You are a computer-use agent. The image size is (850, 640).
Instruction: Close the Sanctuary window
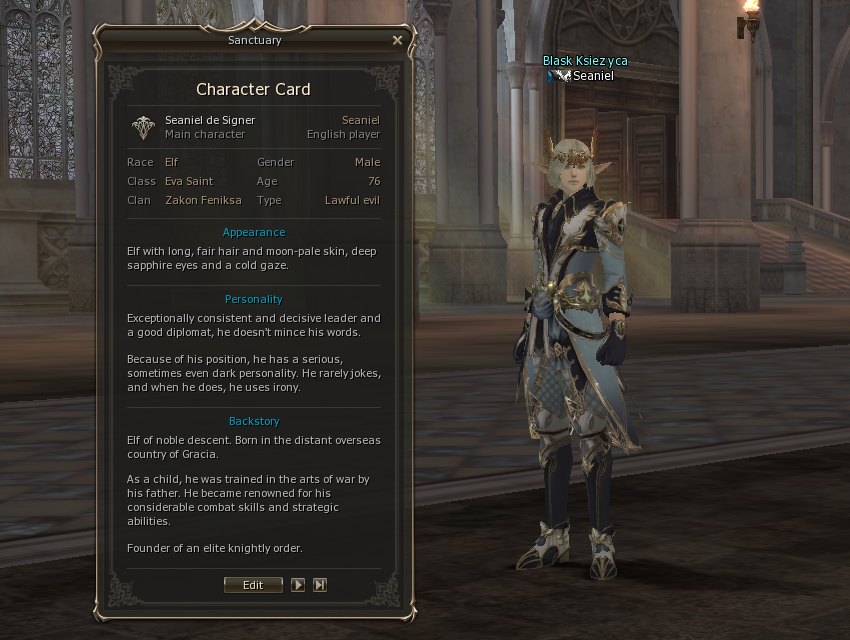click(397, 41)
